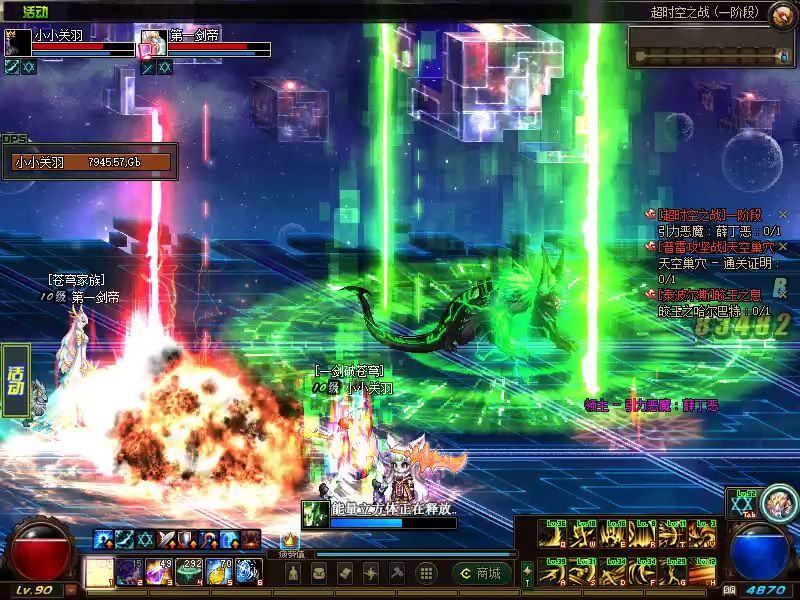
Task: Open the grid menu button on bottom bar
Action: [x=426, y=573]
